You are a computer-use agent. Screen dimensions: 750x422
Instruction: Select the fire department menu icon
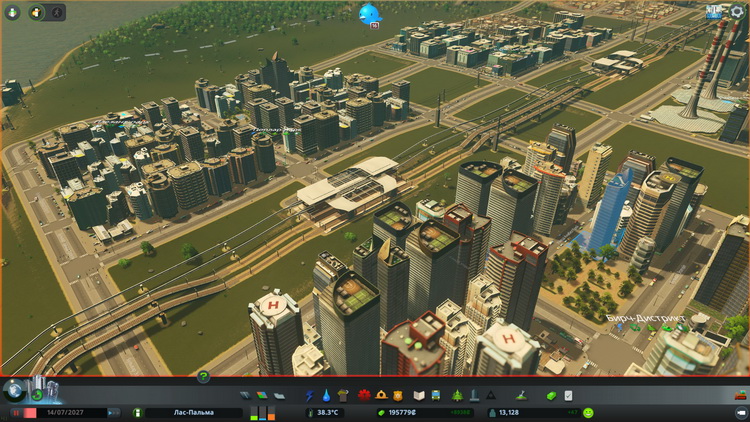coord(379,396)
